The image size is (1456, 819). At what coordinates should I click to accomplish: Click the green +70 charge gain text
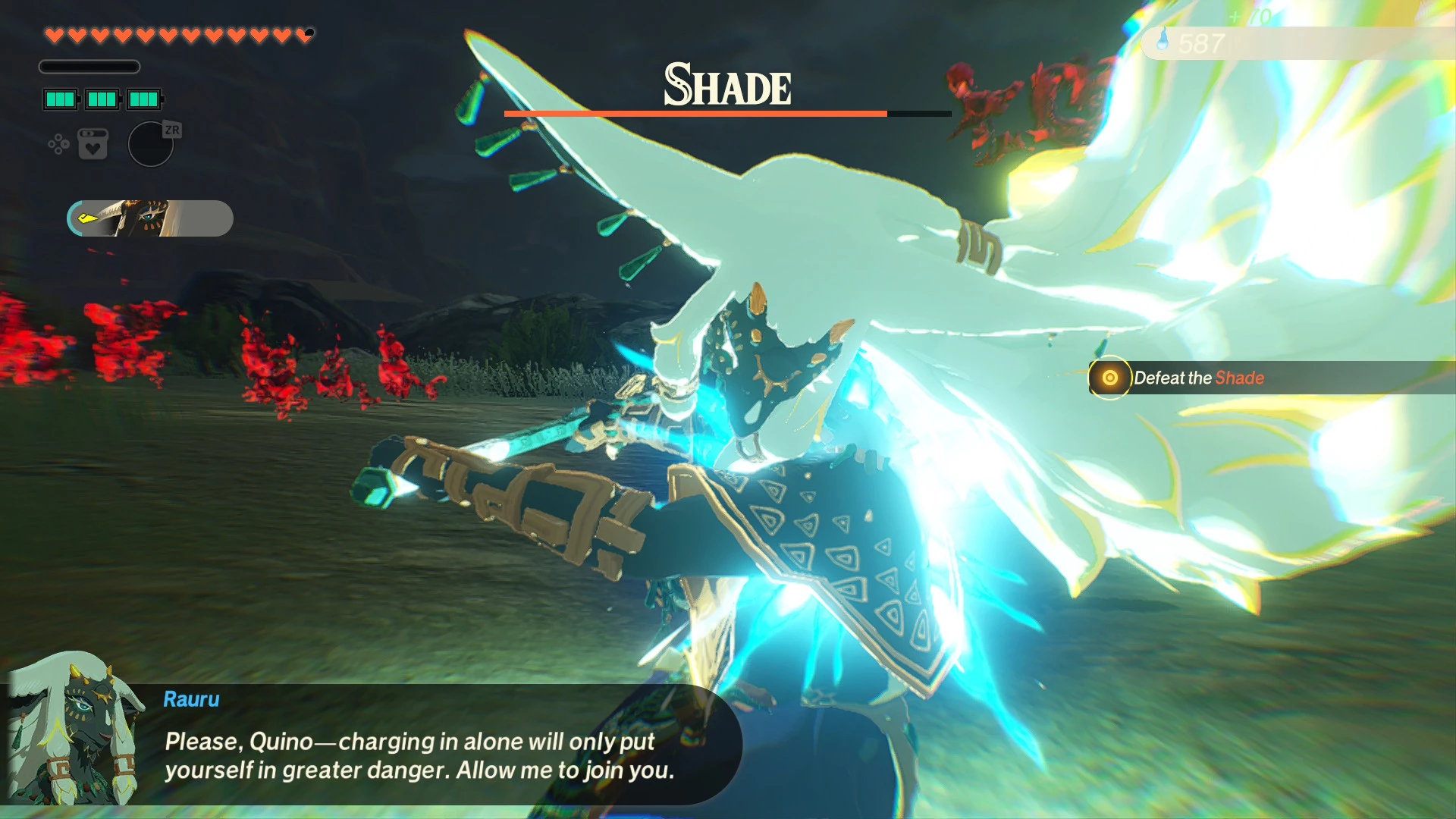click(x=1250, y=15)
